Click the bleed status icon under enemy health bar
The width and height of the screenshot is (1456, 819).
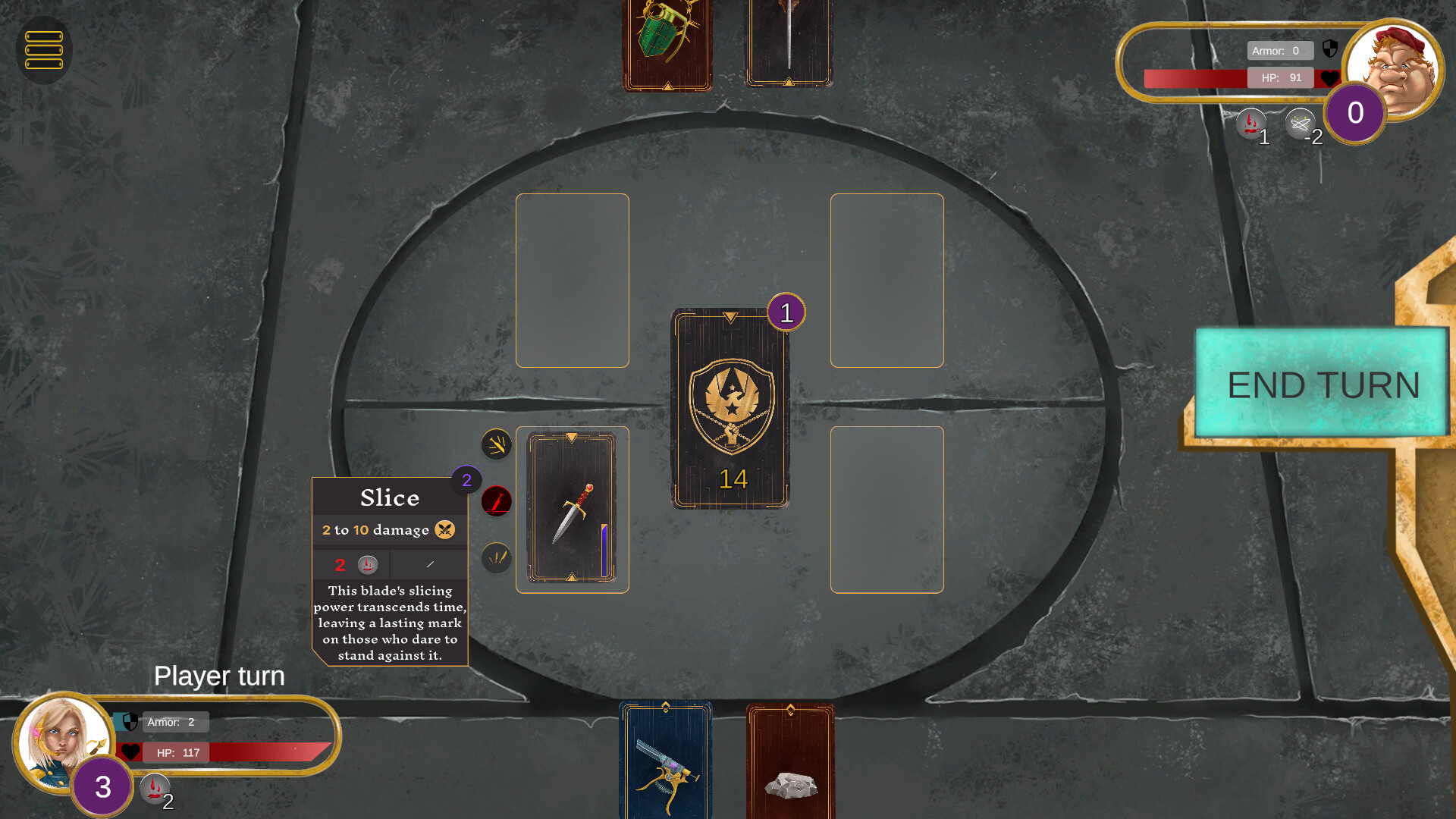tap(1251, 123)
